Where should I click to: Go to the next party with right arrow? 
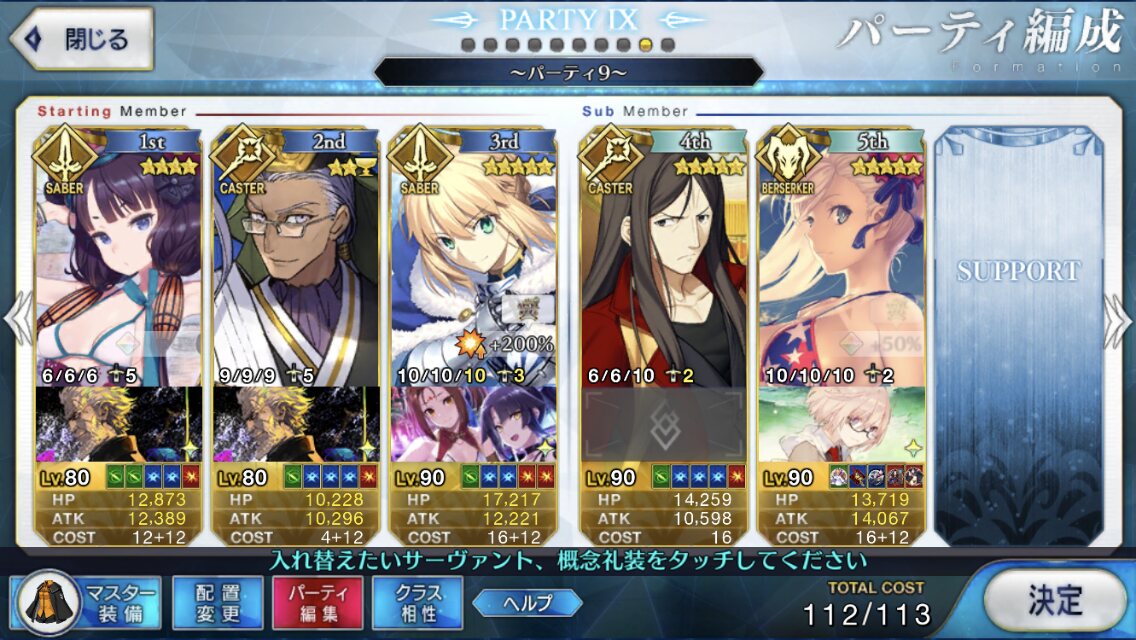point(1118,320)
